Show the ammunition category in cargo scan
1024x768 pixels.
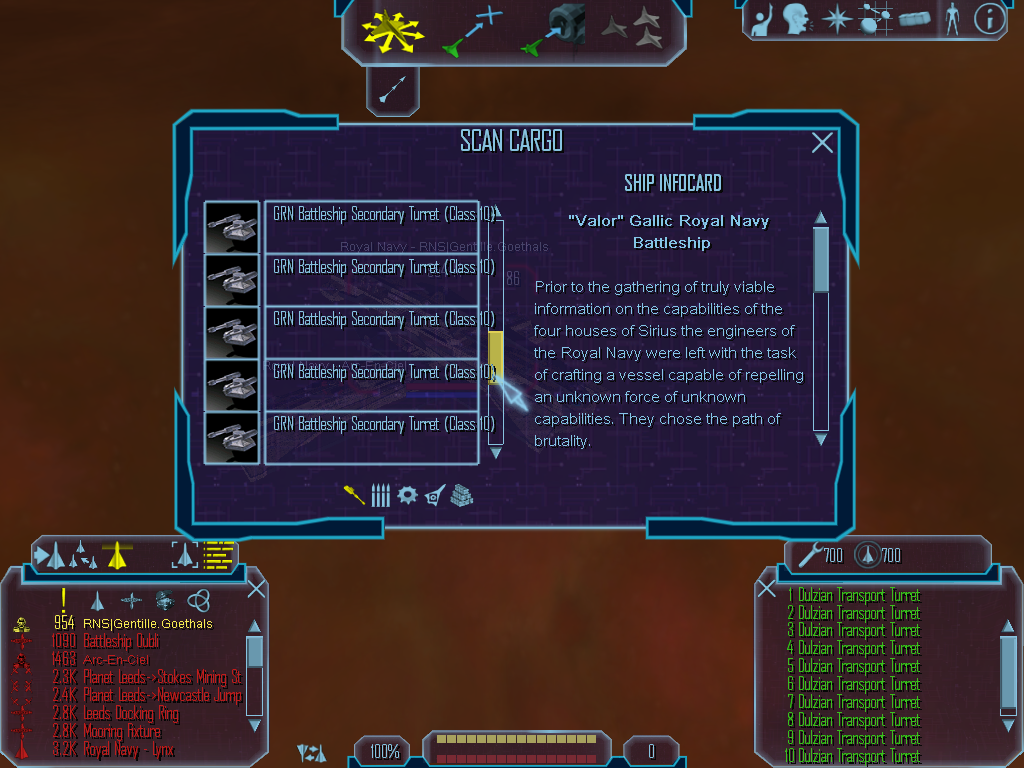(x=380, y=495)
